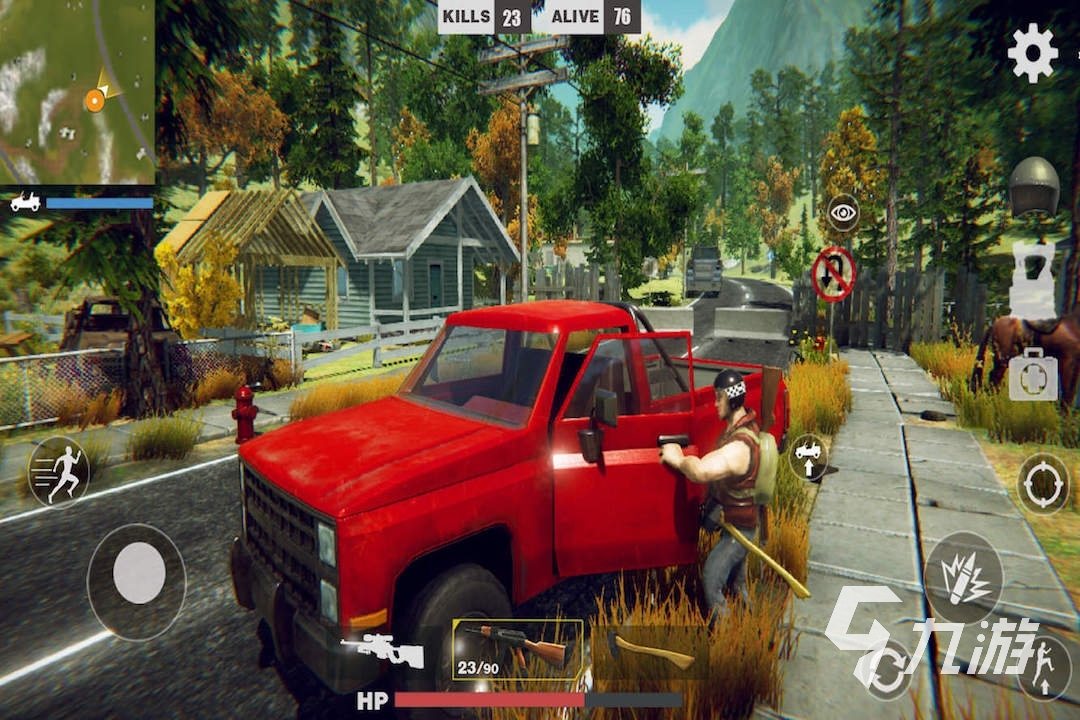The width and height of the screenshot is (1080, 720).
Task: Tap the minimap
Action: [77, 92]
